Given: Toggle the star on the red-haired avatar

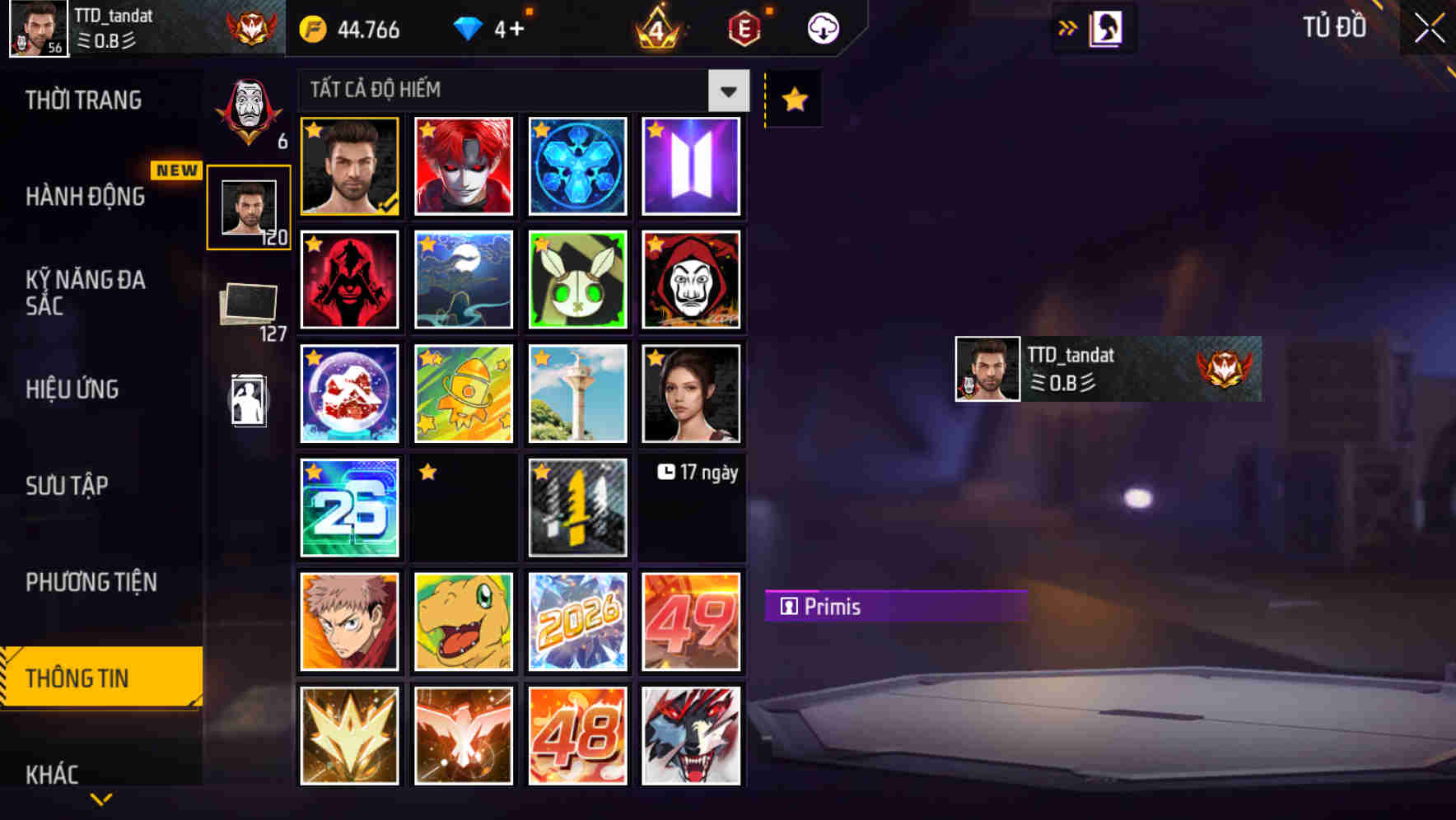Looking at the screenshot, I should [x=426, y=129].
